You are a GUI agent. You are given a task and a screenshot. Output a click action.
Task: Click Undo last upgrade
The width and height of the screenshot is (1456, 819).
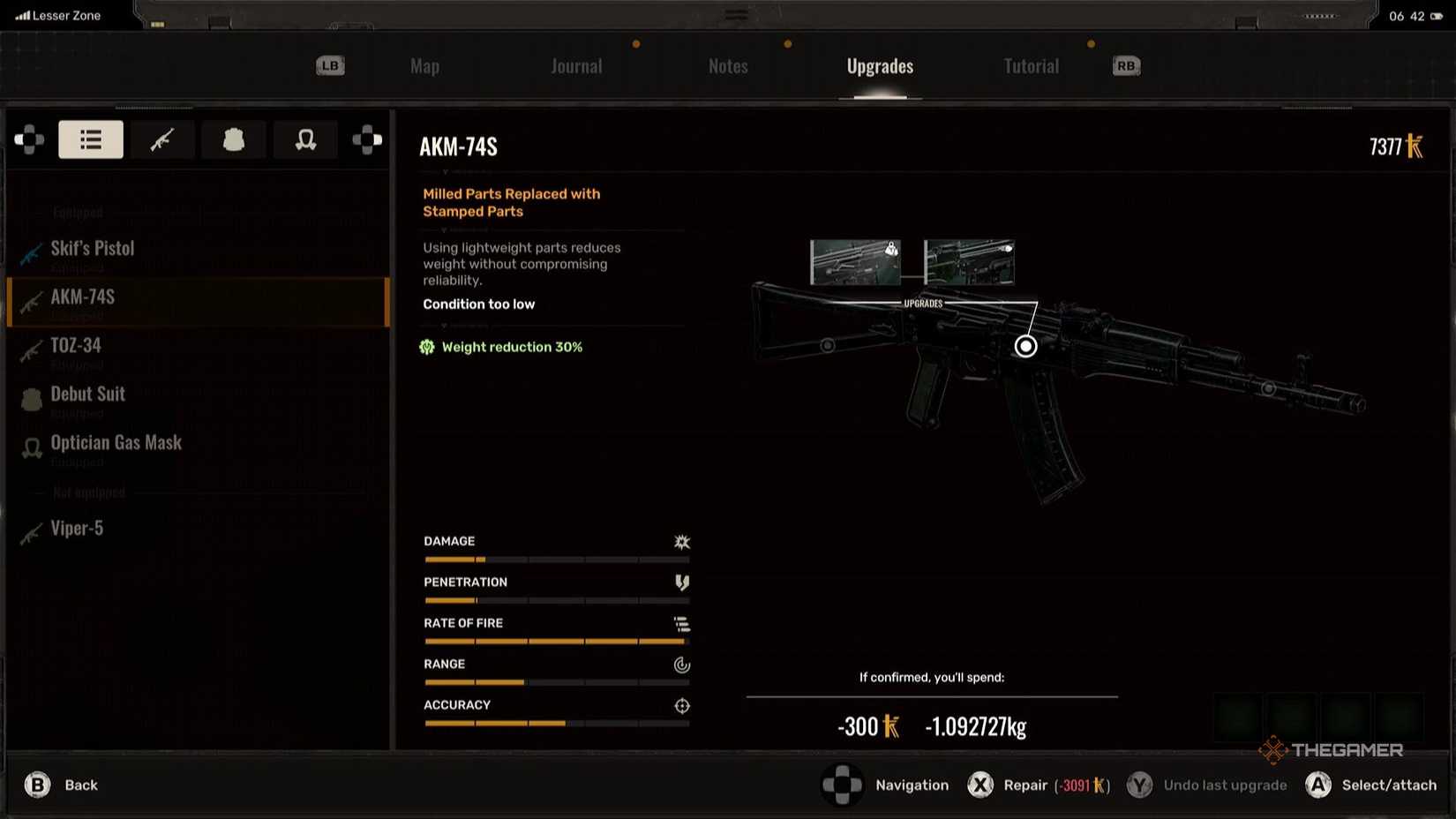pyautogui.click(x=1224, y=785)
